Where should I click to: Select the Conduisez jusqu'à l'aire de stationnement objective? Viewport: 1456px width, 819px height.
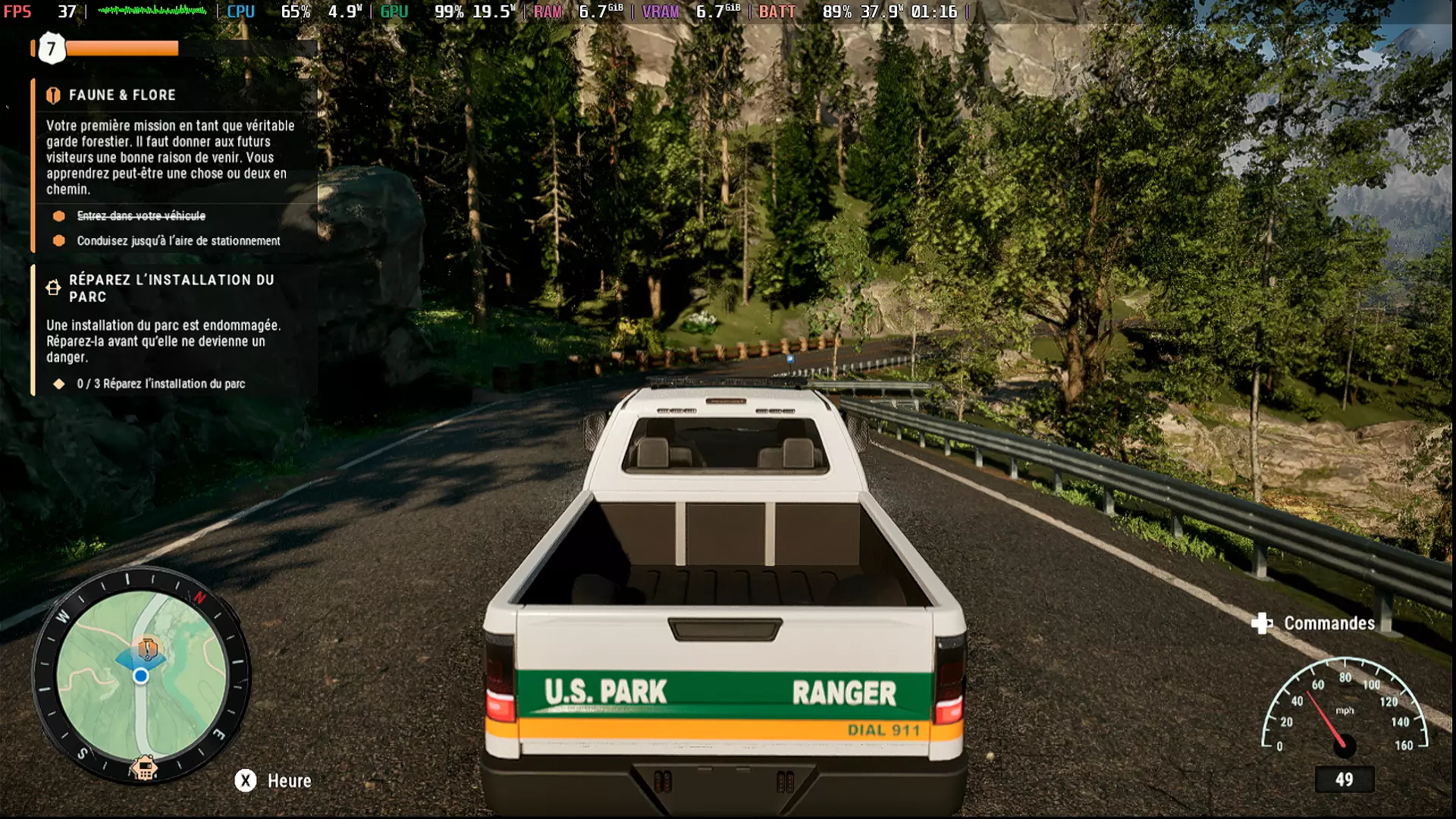[x=178, y=240]
